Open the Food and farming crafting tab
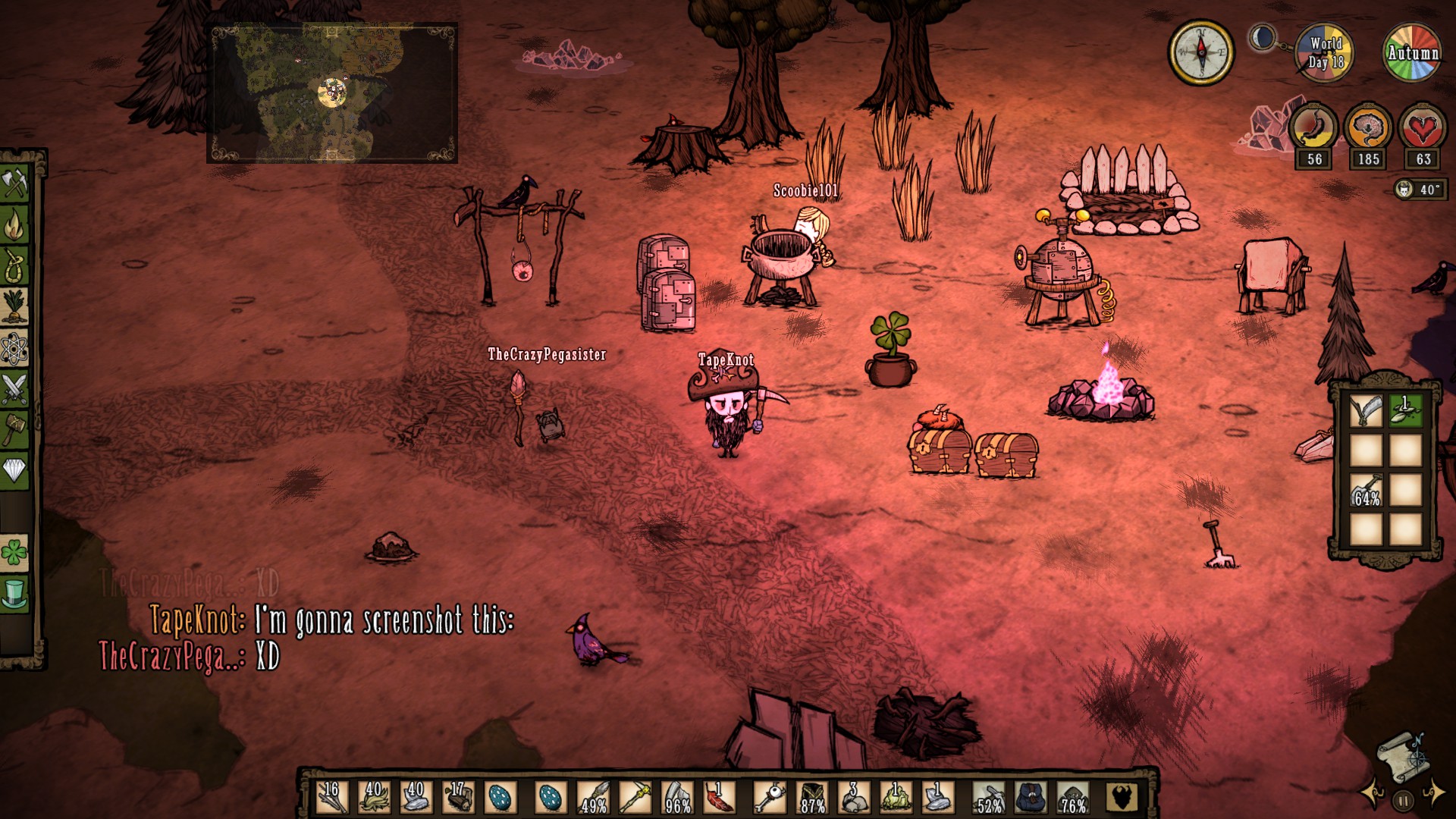This screenshot has width=1456, height=819. [x=15, y=306]
